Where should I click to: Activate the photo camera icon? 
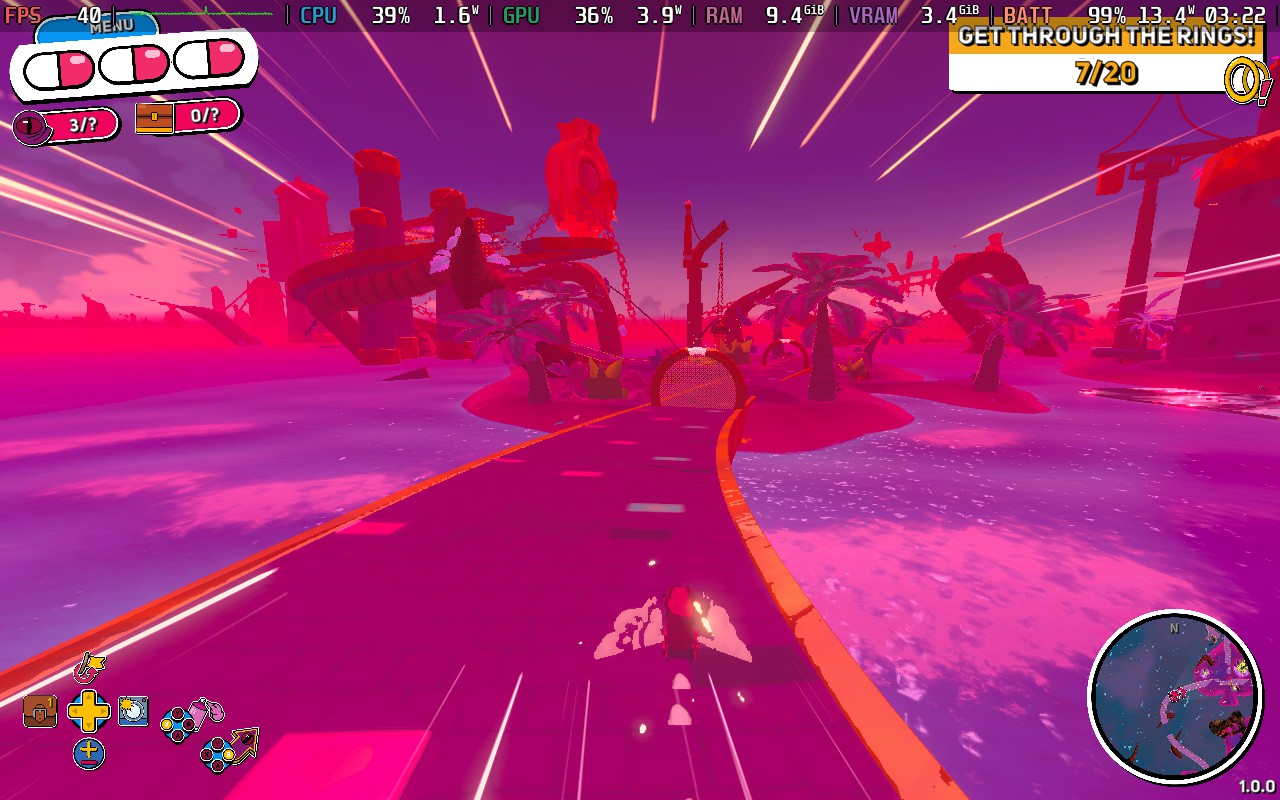click(133, 710)
